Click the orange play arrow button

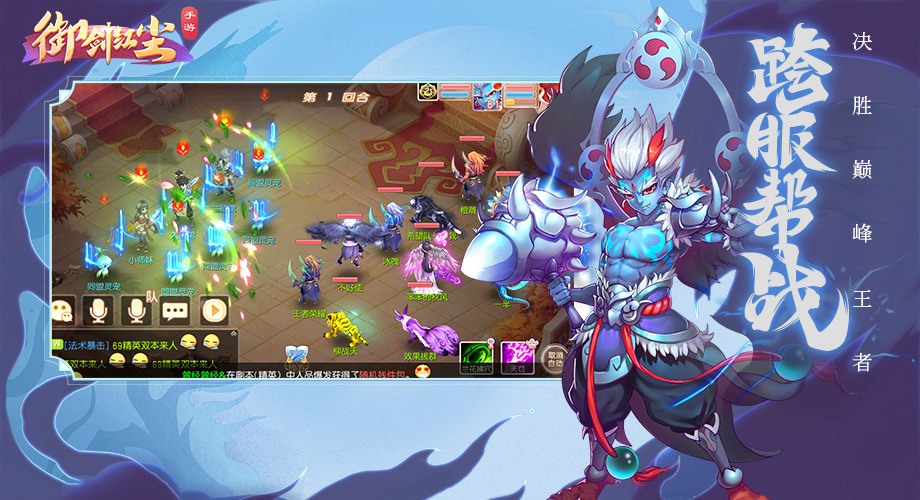(x=213, y=310)
